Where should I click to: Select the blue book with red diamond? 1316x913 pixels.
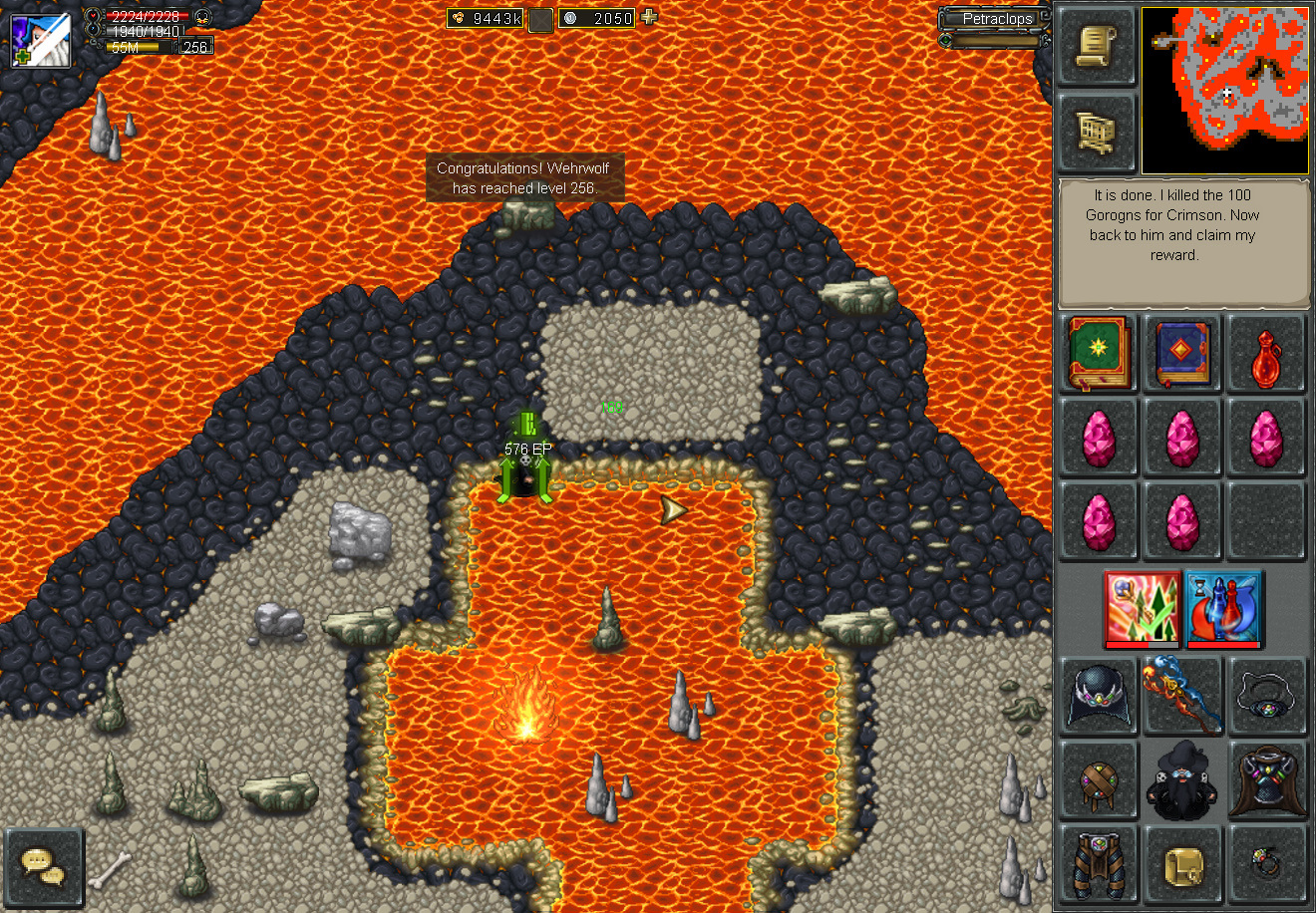tap(1182, 353)
